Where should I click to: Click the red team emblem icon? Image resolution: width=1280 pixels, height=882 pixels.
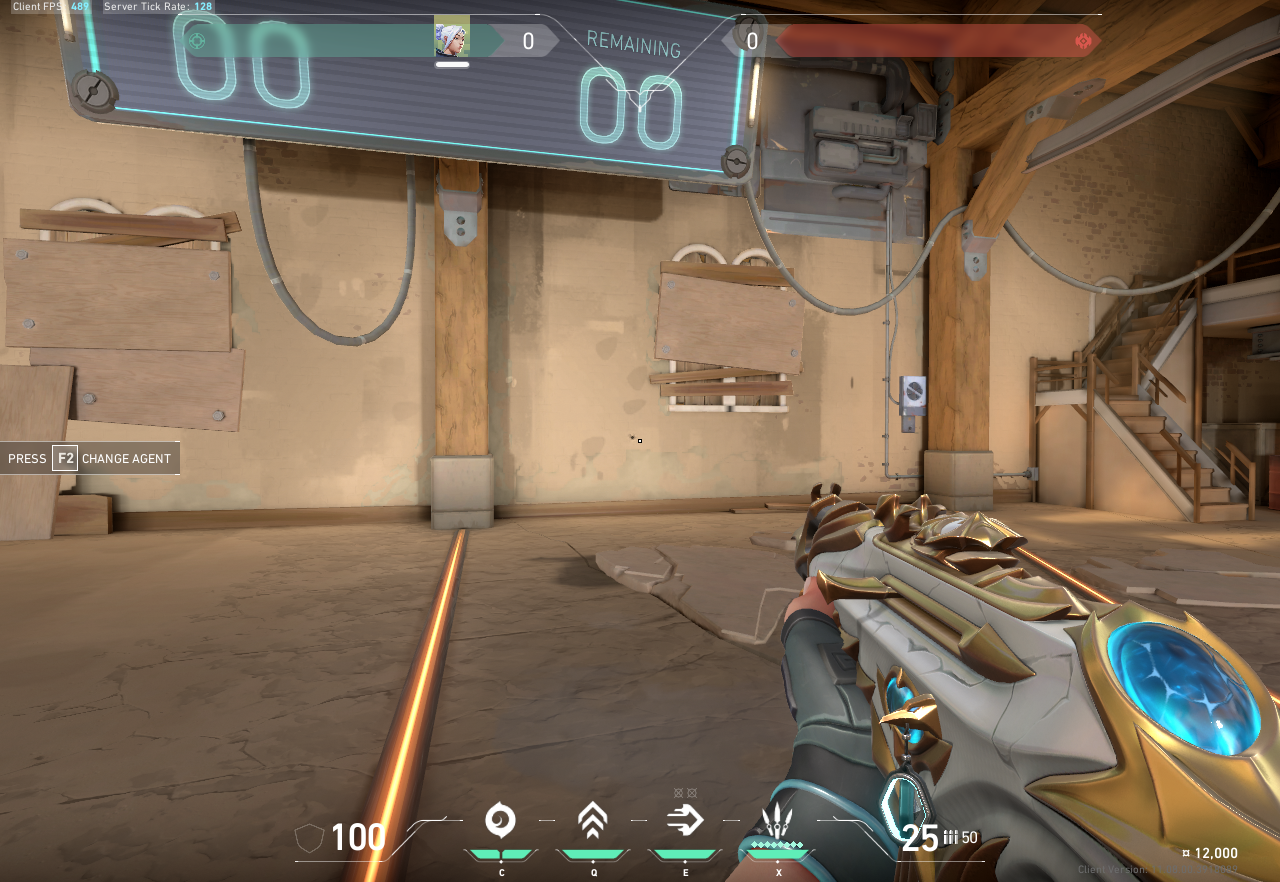point(1082,41)
